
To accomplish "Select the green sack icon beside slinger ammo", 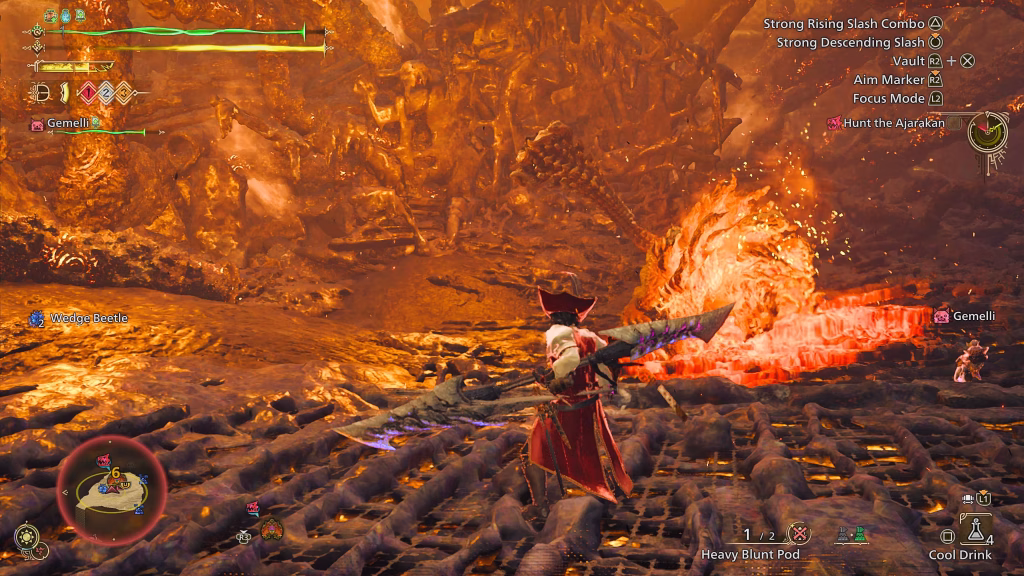I will (x=860, y=535).
